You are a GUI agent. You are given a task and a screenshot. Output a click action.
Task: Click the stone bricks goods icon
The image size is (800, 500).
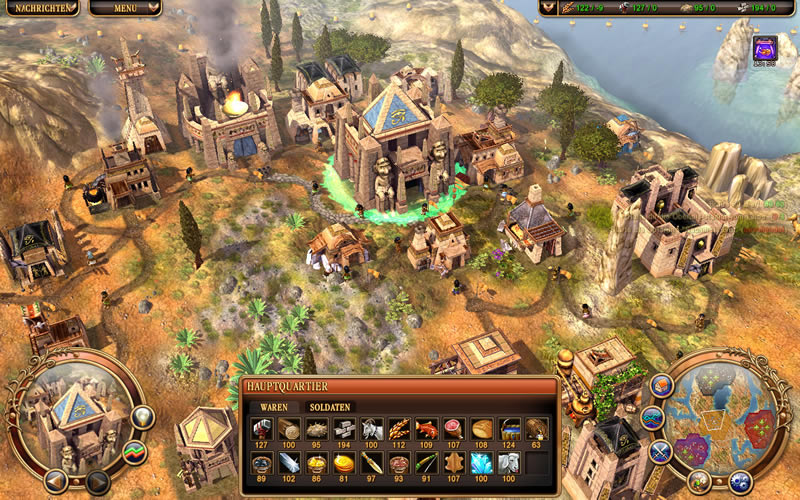pyautogui.click(x=344, y=429)
